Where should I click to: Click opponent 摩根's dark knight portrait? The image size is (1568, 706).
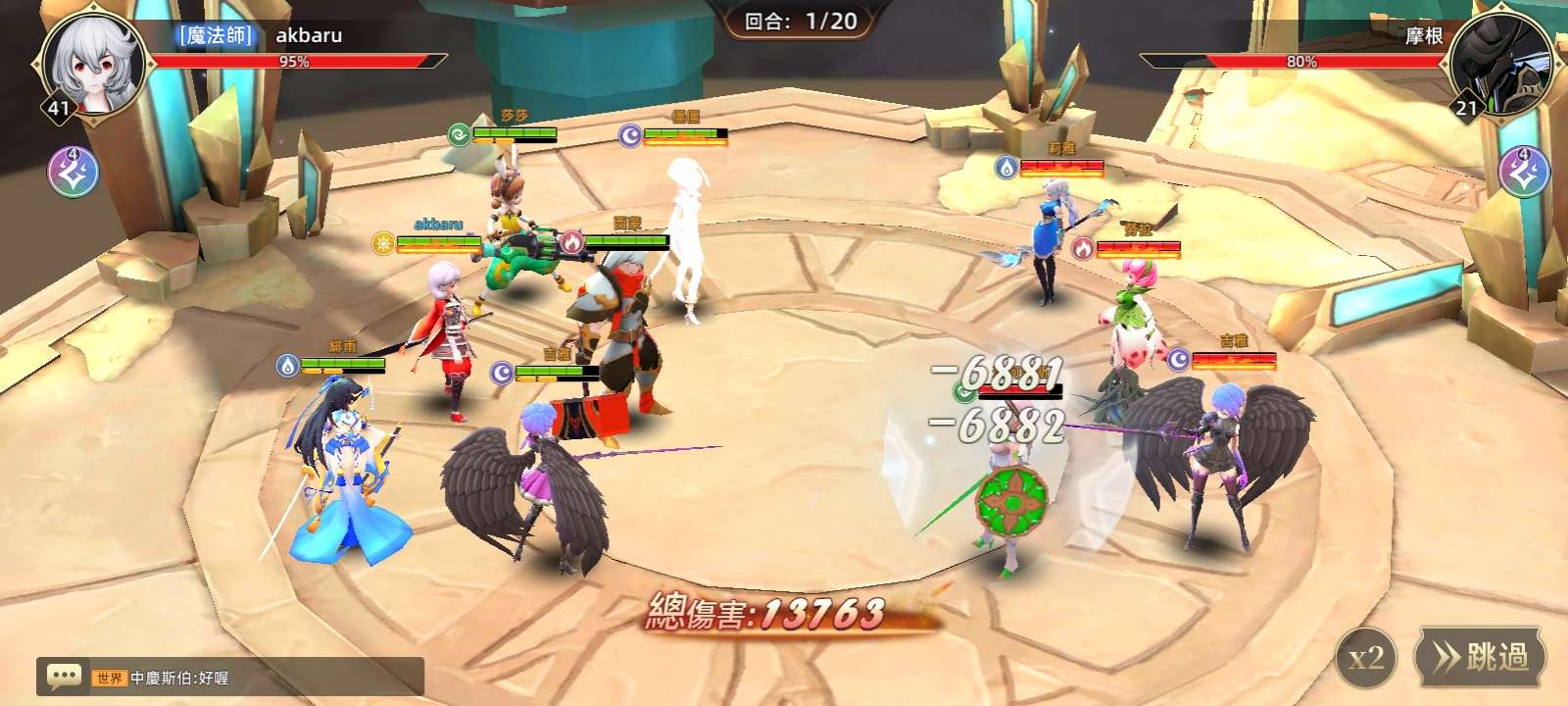pyautogui.click(x=1499, y=64)
